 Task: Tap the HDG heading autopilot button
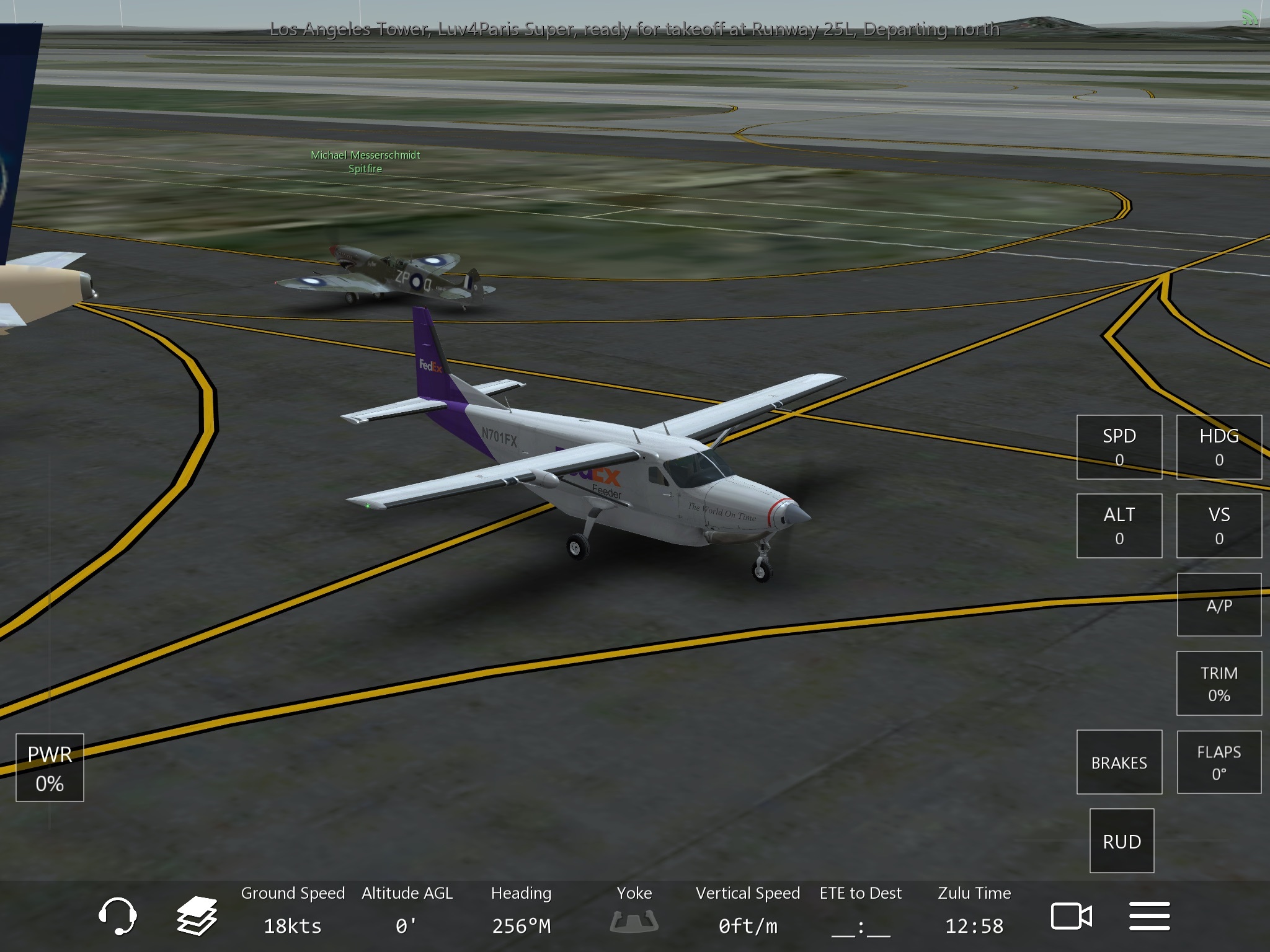pos(1219,447)
